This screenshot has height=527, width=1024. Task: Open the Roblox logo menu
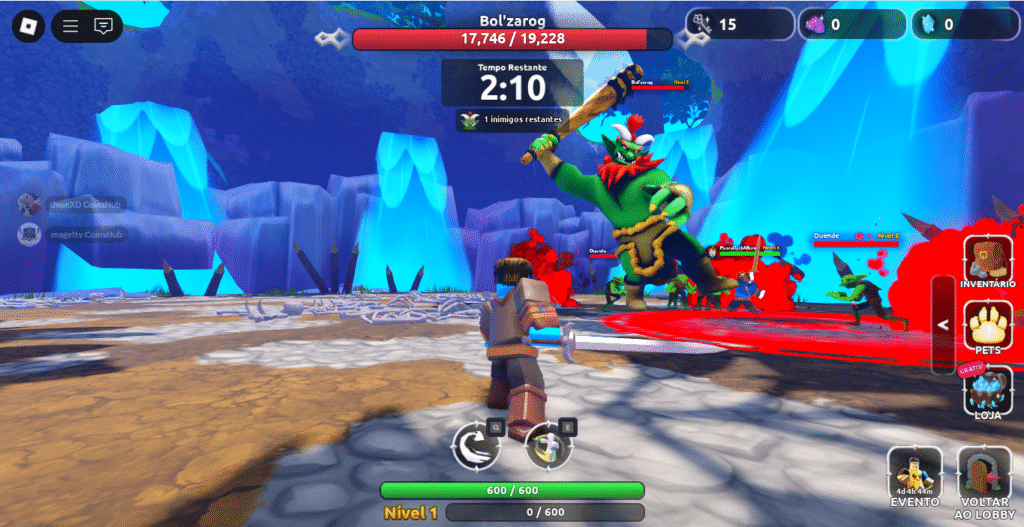pyautogui.click(x=27, y=26)
